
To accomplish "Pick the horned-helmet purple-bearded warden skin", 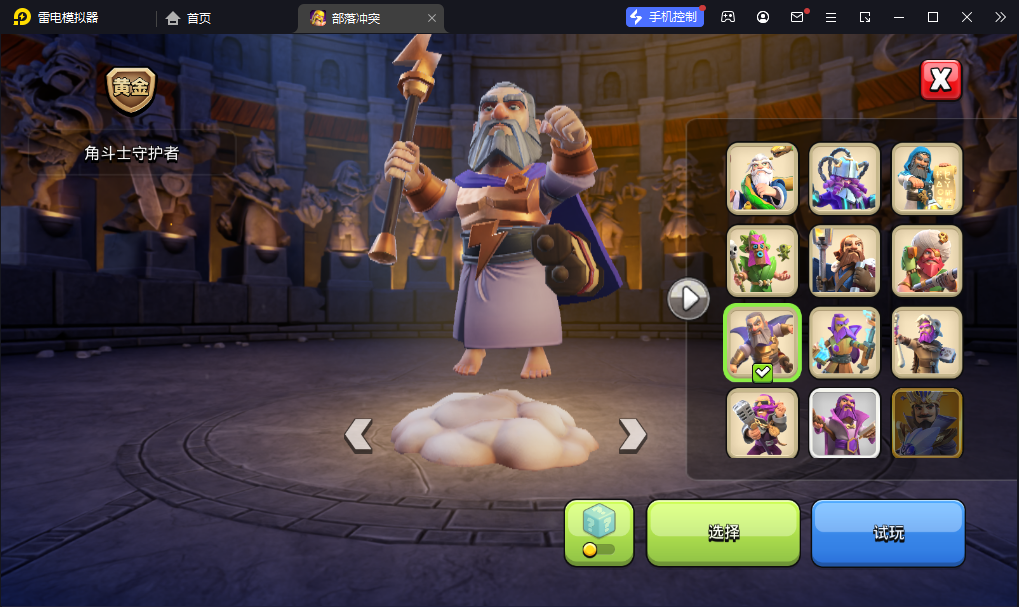I will click(x=844, y=179).
